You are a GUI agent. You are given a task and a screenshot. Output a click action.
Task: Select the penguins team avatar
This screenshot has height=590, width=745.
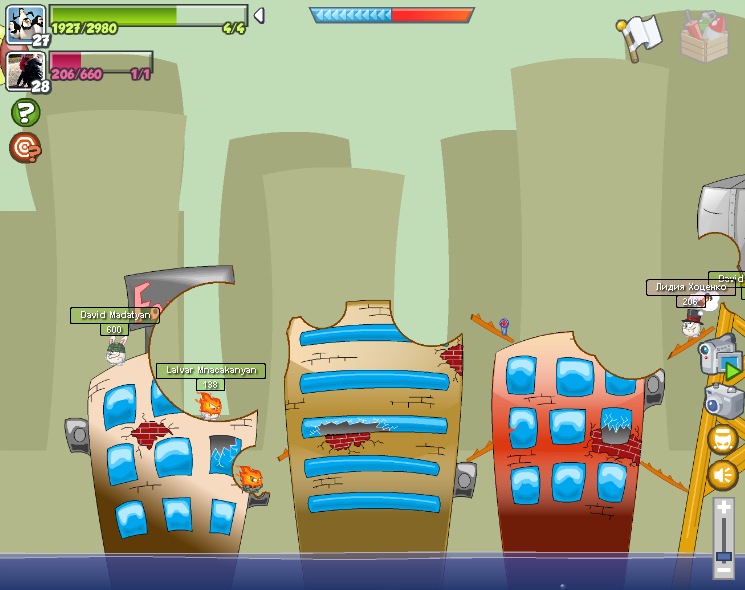coord(25,22)
